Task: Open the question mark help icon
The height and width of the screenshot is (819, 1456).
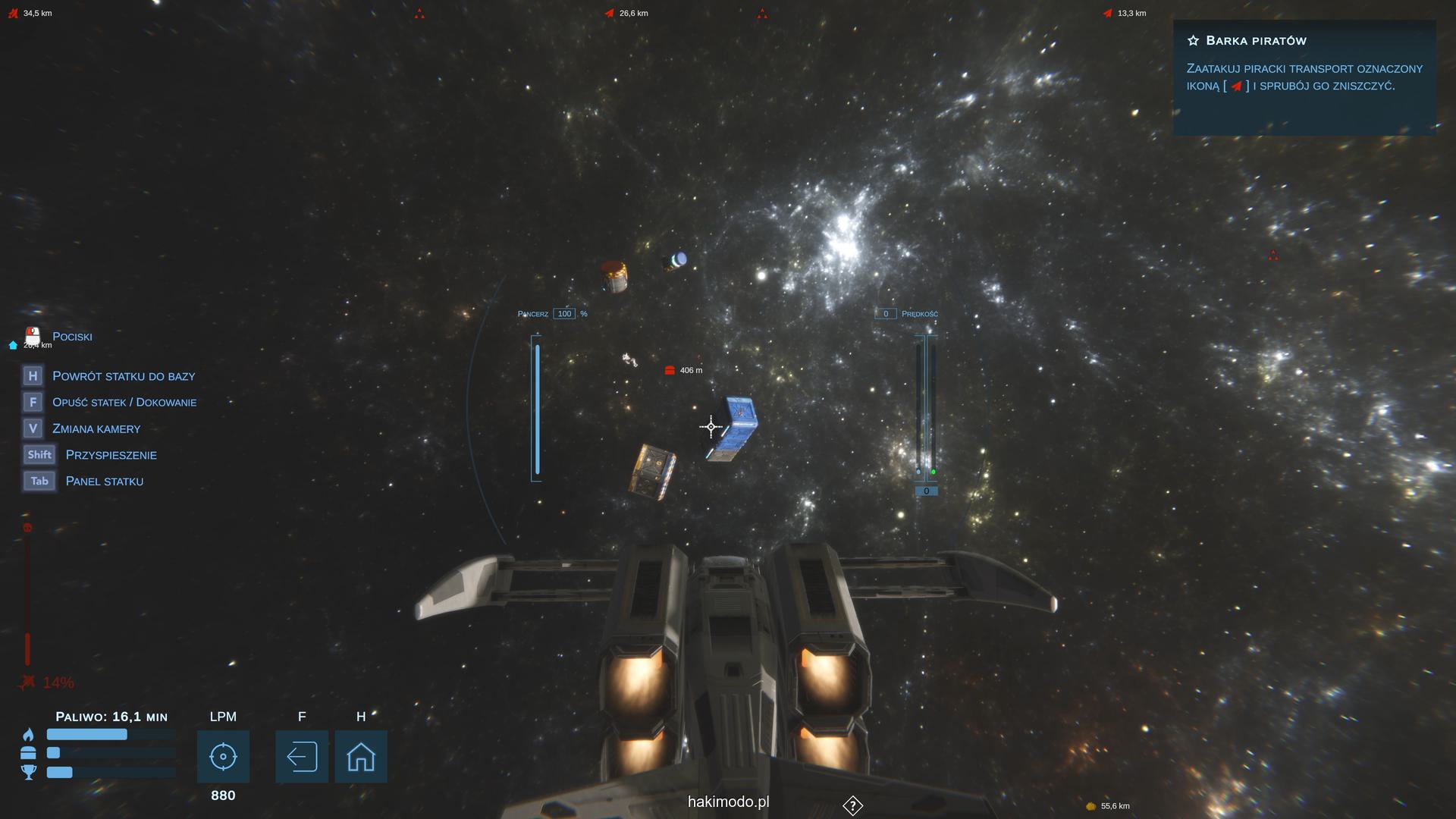Action: click(852, 805)
